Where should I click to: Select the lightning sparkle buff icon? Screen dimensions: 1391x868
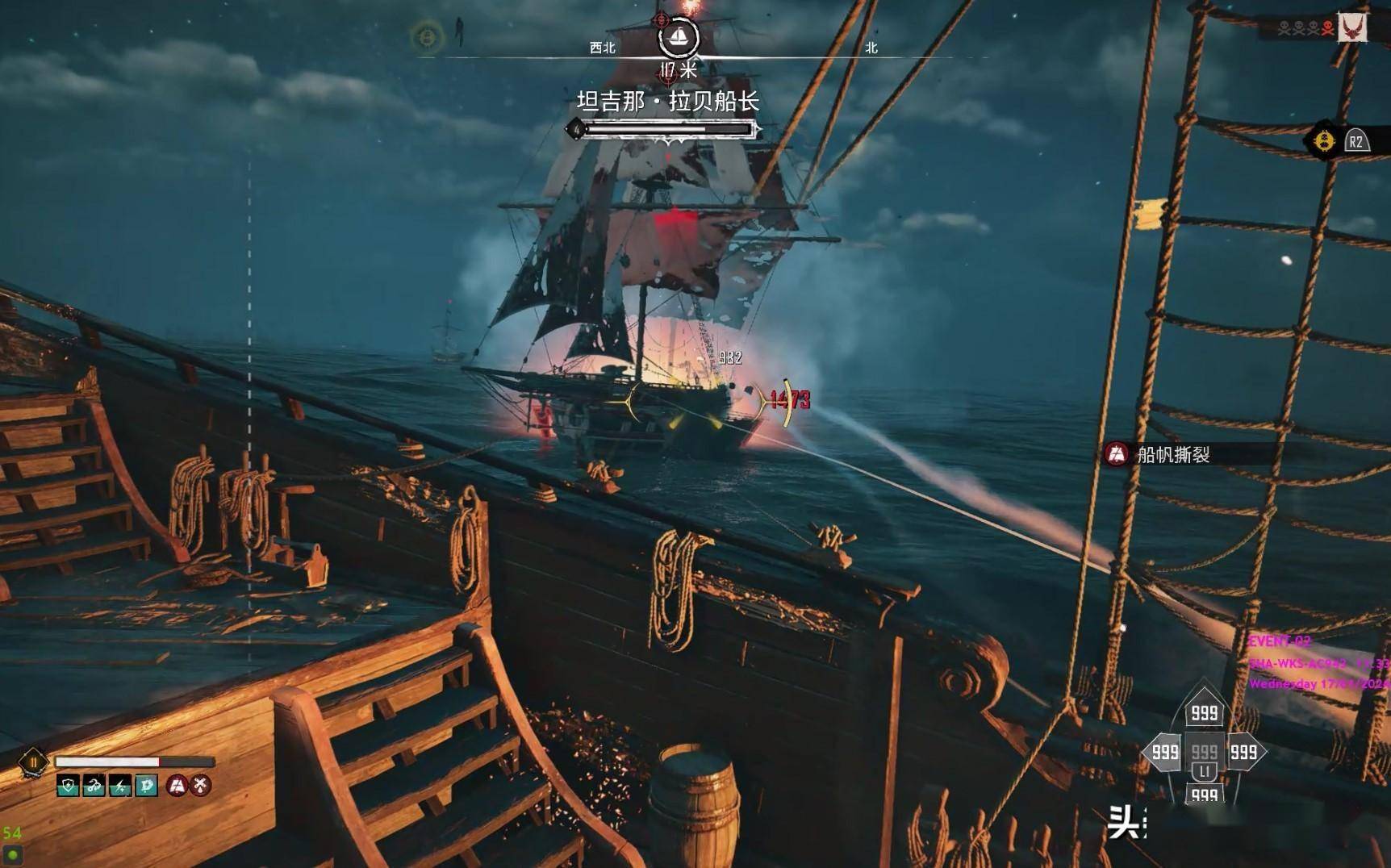pyautogui.click(x=120, y=785)
